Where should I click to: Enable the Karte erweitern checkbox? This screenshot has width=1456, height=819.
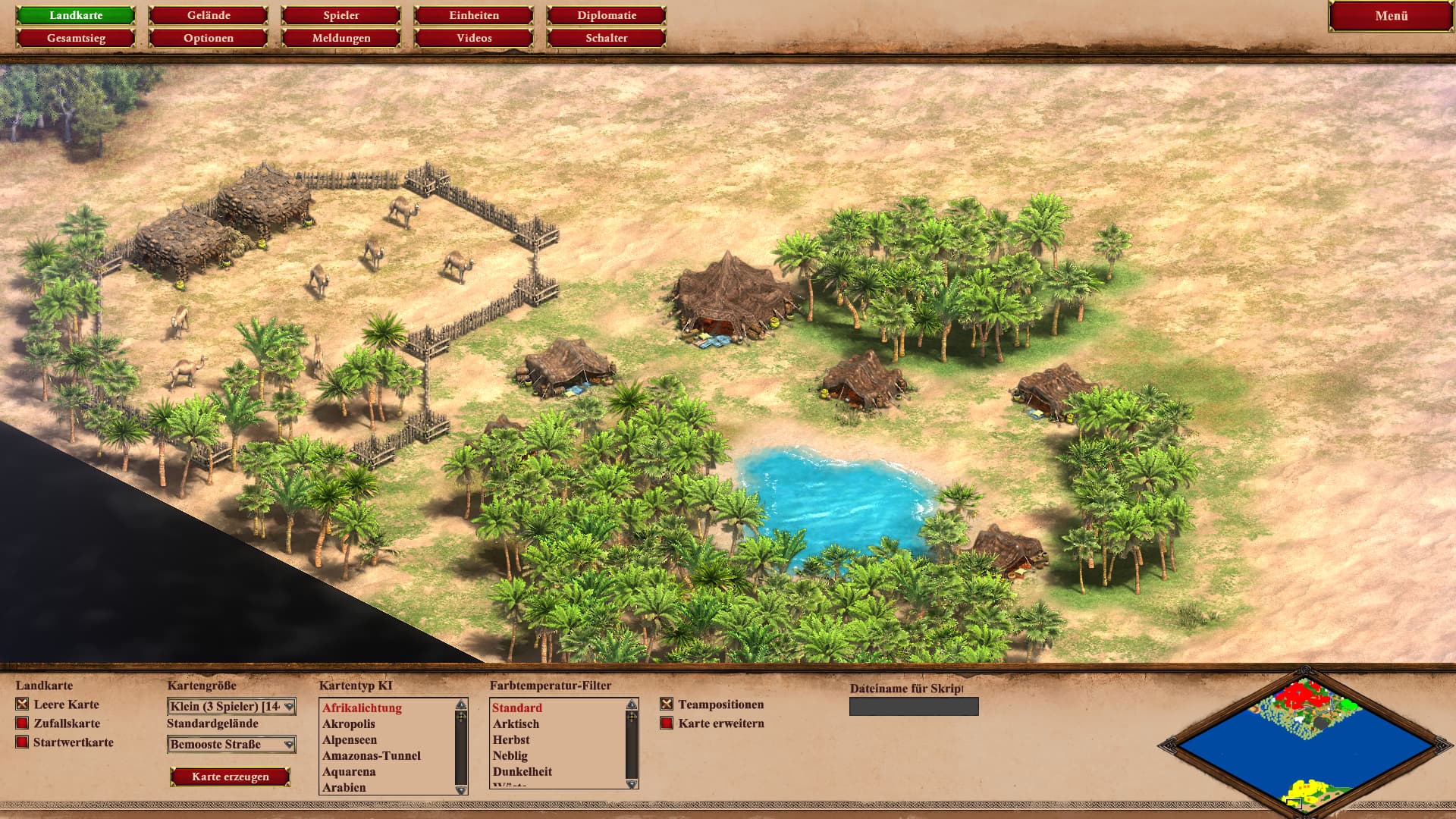667,723
